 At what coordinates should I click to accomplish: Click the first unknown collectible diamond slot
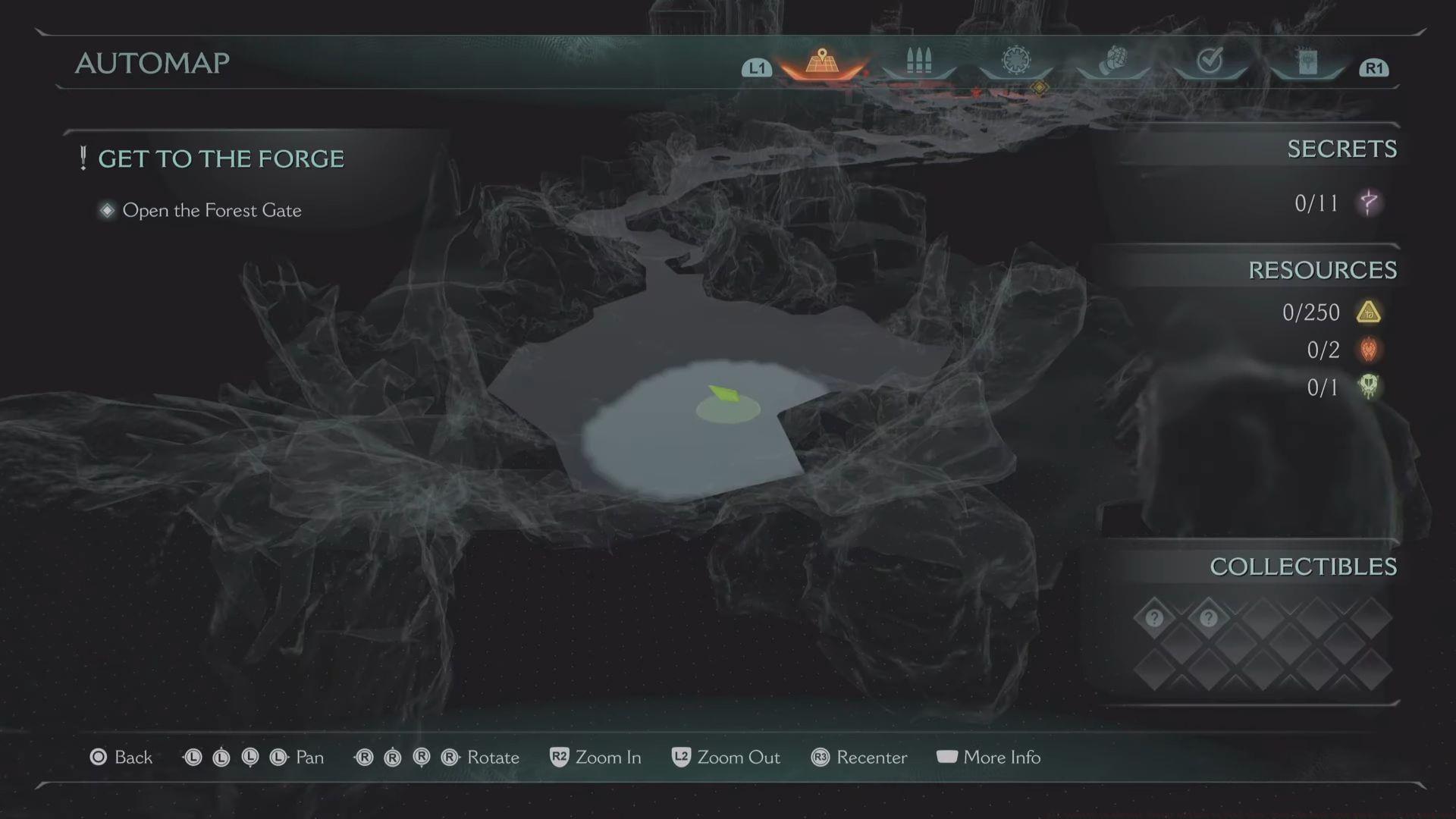[1153, 618]
